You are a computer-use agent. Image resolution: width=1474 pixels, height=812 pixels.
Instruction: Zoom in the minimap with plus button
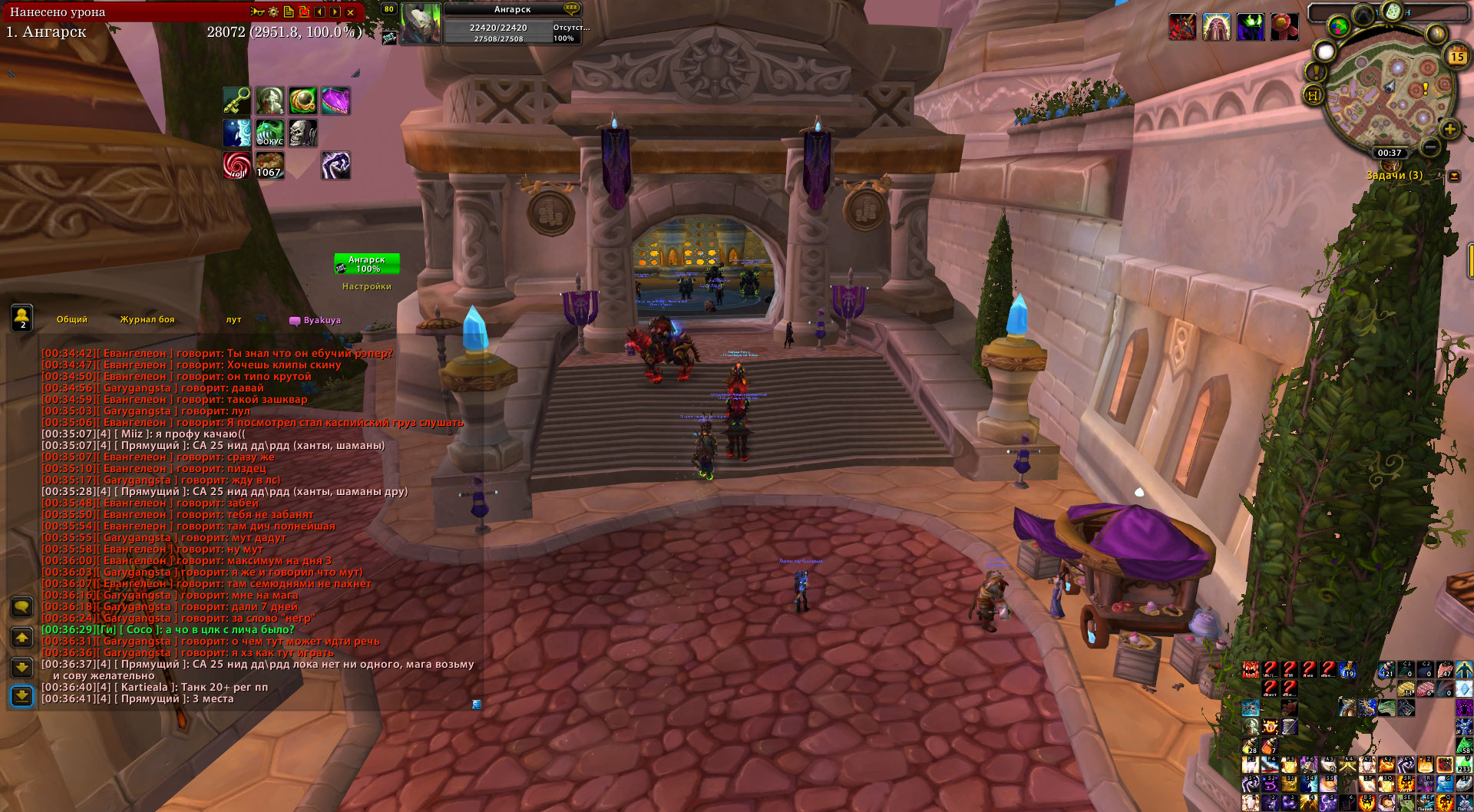1449,129
